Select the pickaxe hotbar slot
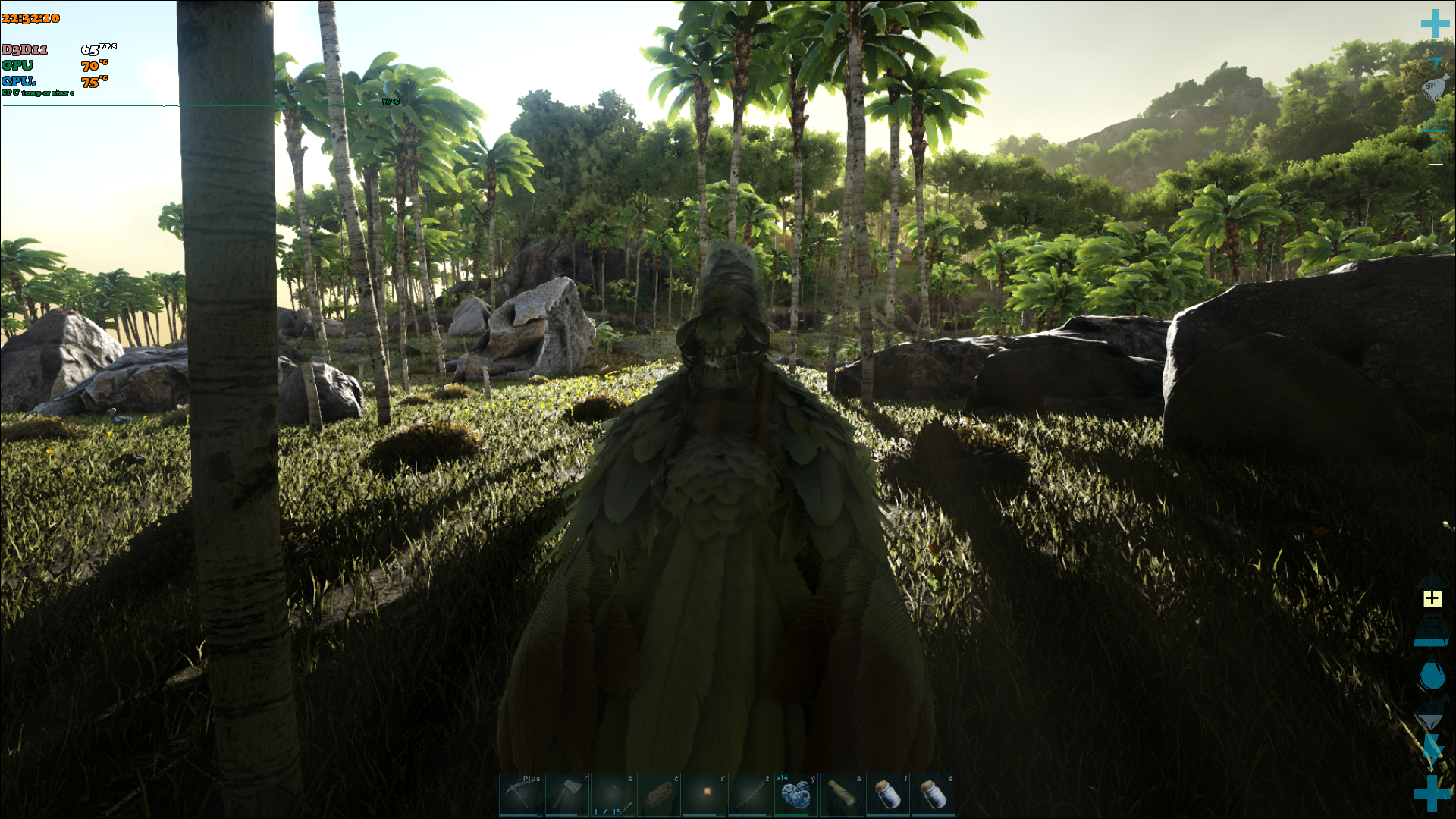This screenshot has height=819, width=1456. [x=521, y=795]
